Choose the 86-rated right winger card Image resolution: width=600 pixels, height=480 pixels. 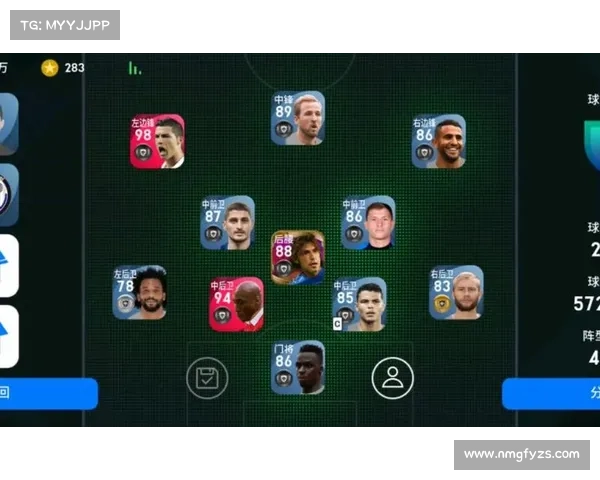438,141
